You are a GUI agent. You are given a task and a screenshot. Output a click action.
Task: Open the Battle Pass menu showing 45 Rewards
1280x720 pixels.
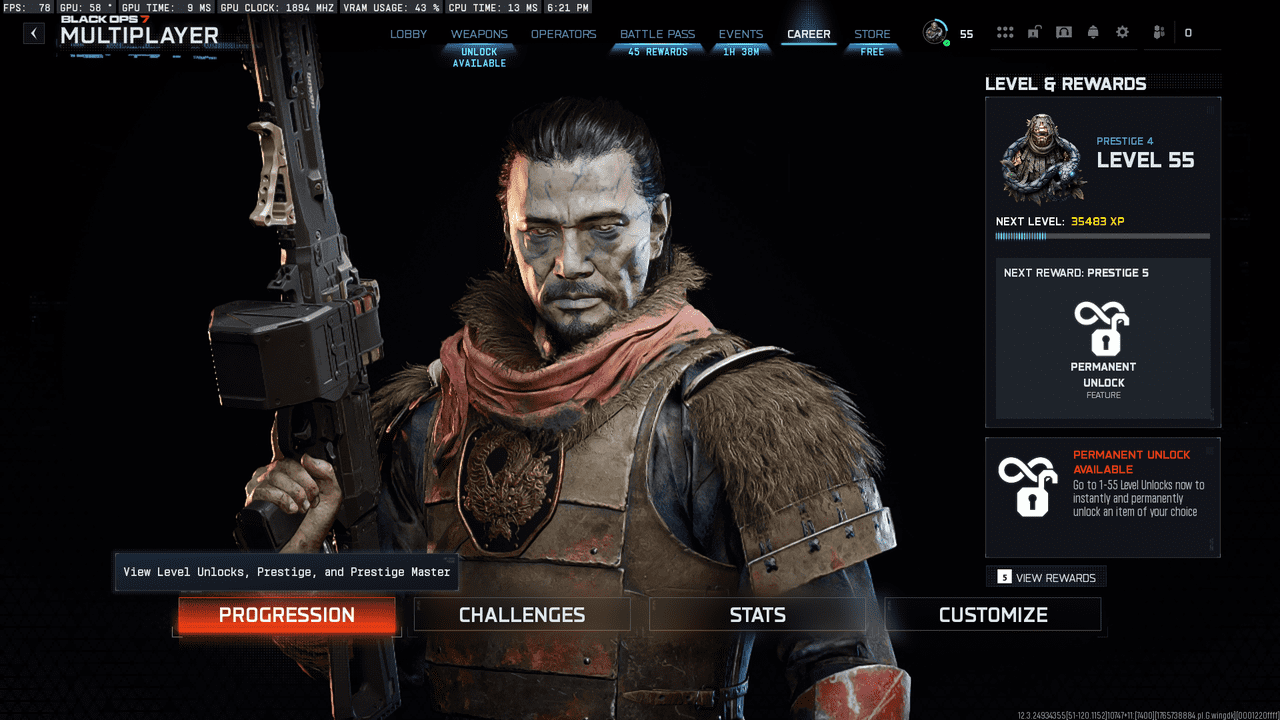click(x=657, y=33)
